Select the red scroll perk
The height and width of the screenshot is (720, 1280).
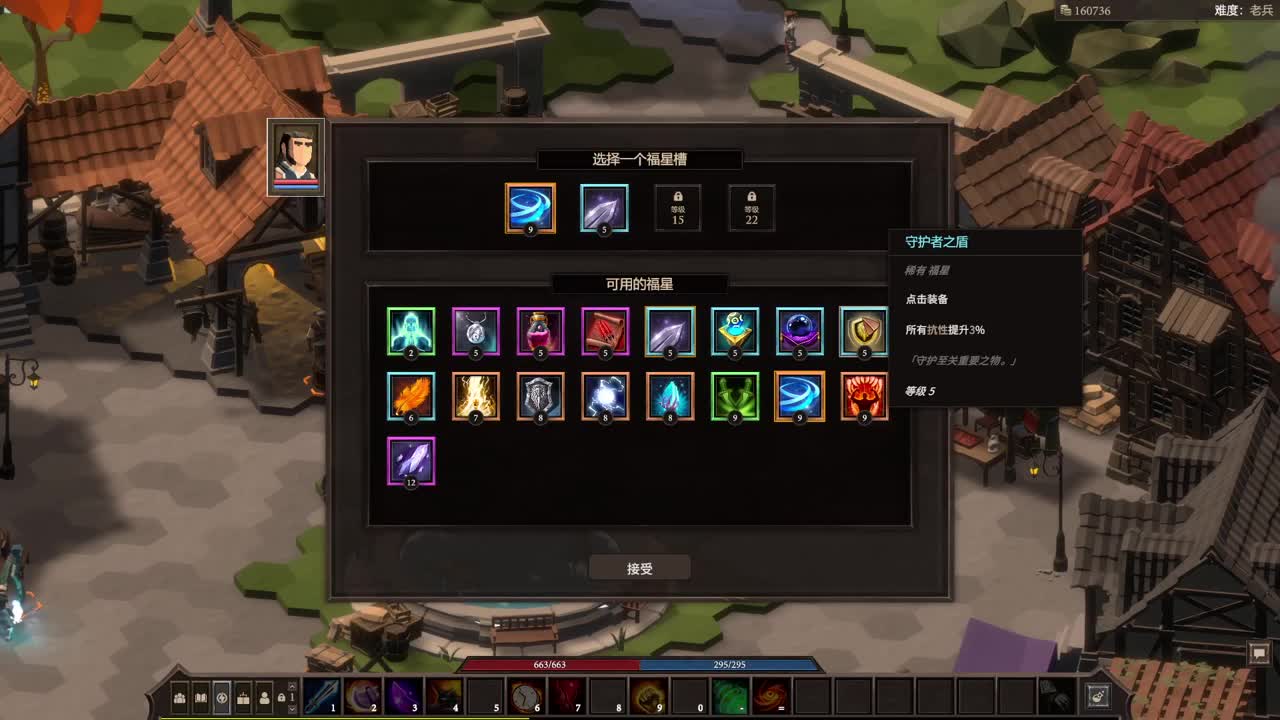(x=606, y=332)
